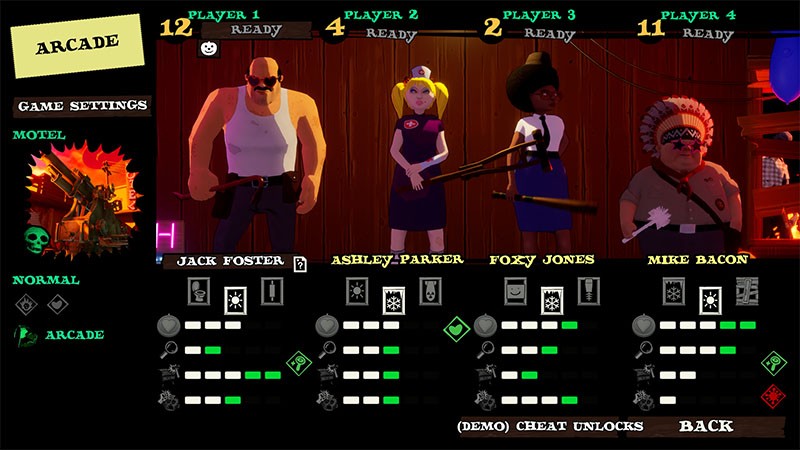Click the question mark beside Jack Foster
This screenshot has width=800, height=450.
299,264
